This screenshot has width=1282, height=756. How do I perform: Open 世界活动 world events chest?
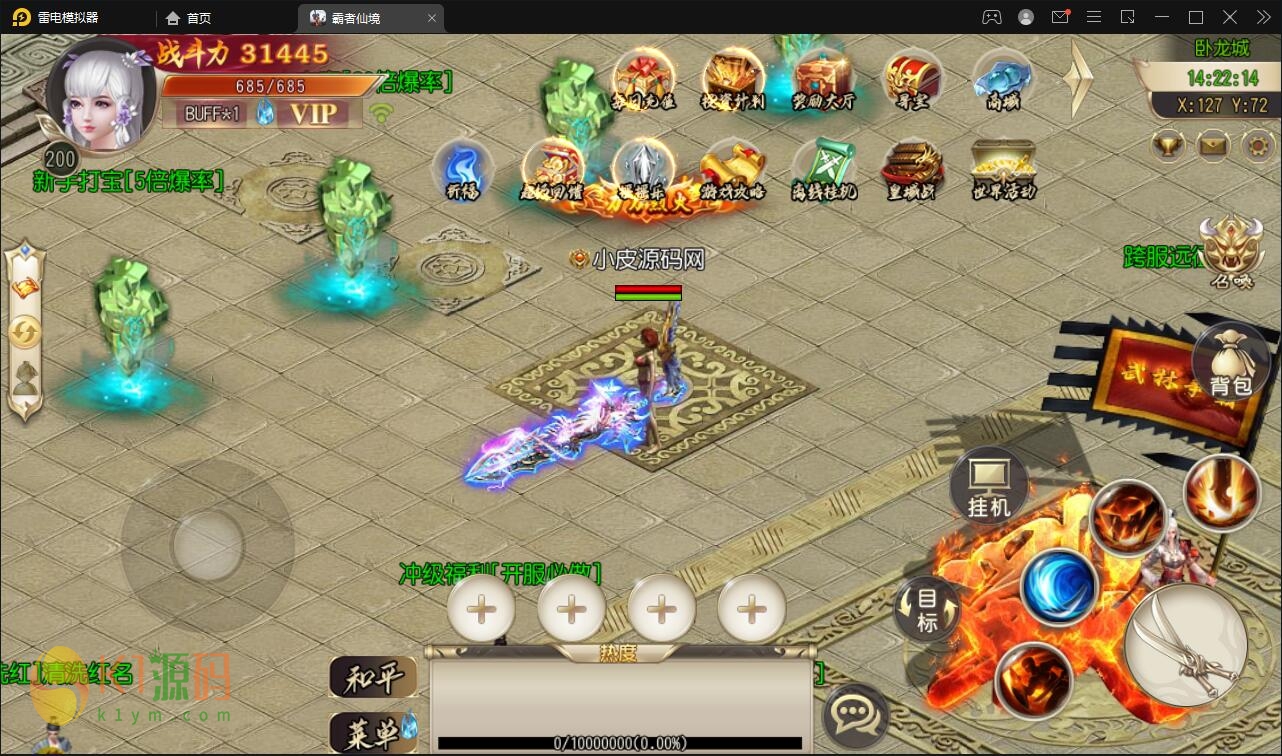click(x=1002, y=168)
